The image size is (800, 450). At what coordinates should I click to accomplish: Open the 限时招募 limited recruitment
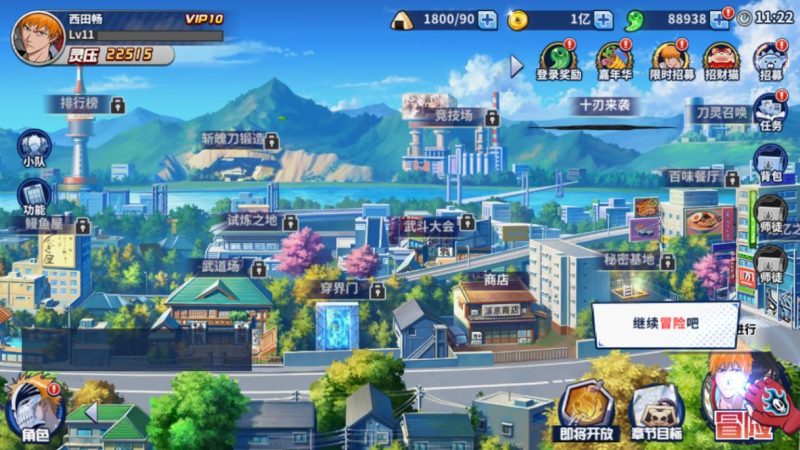(668, 59)
